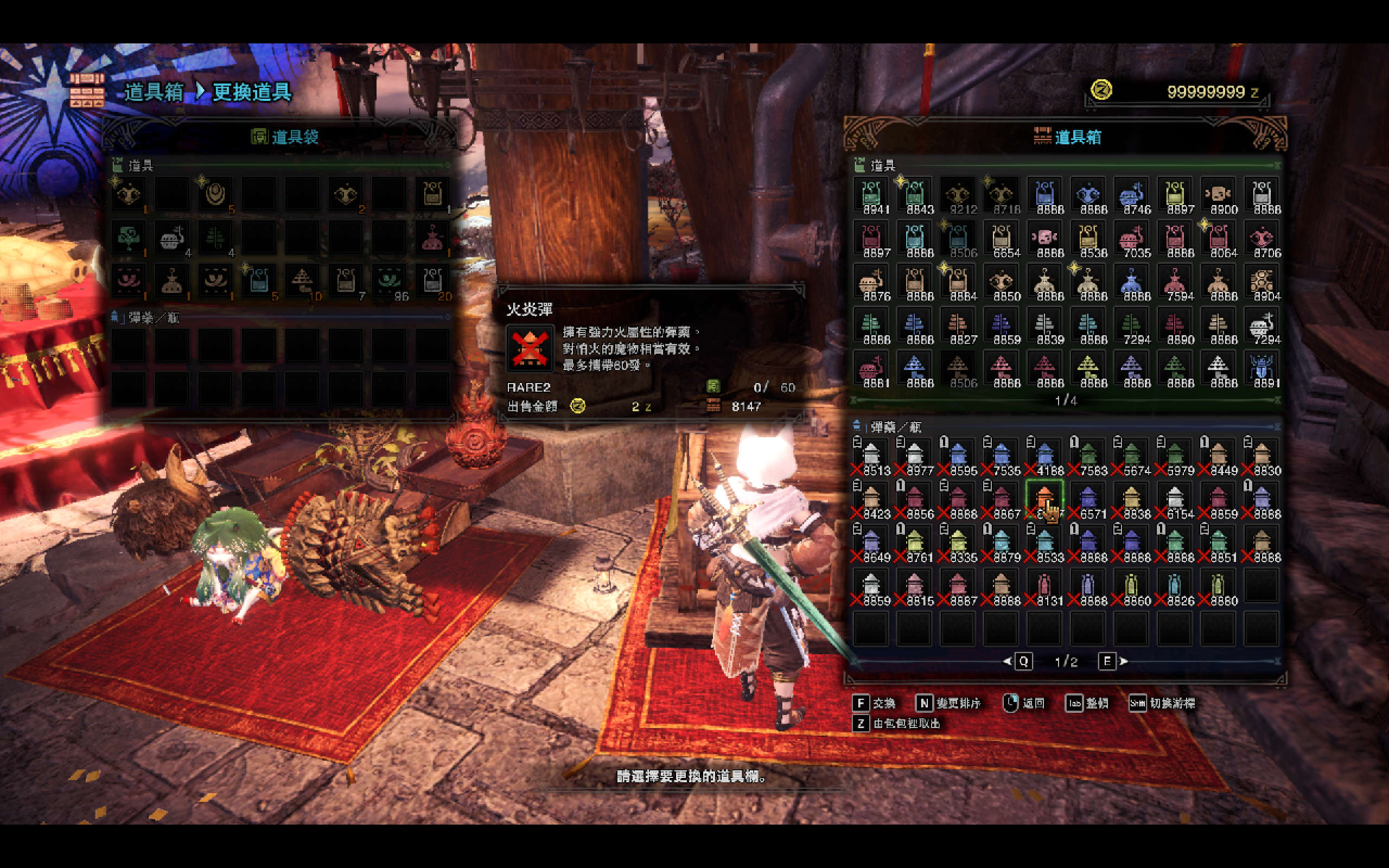The image size is (1389, 868).
Task: Select the white ammo with quantity 6154
Action: tap(1175, 500)
